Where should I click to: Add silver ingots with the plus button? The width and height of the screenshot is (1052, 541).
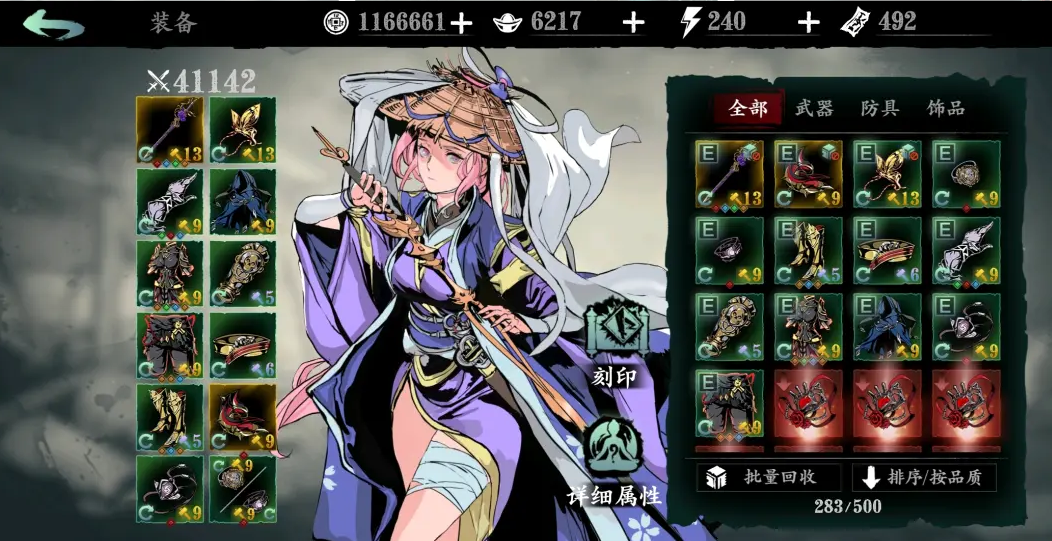[x=633, y=22]
